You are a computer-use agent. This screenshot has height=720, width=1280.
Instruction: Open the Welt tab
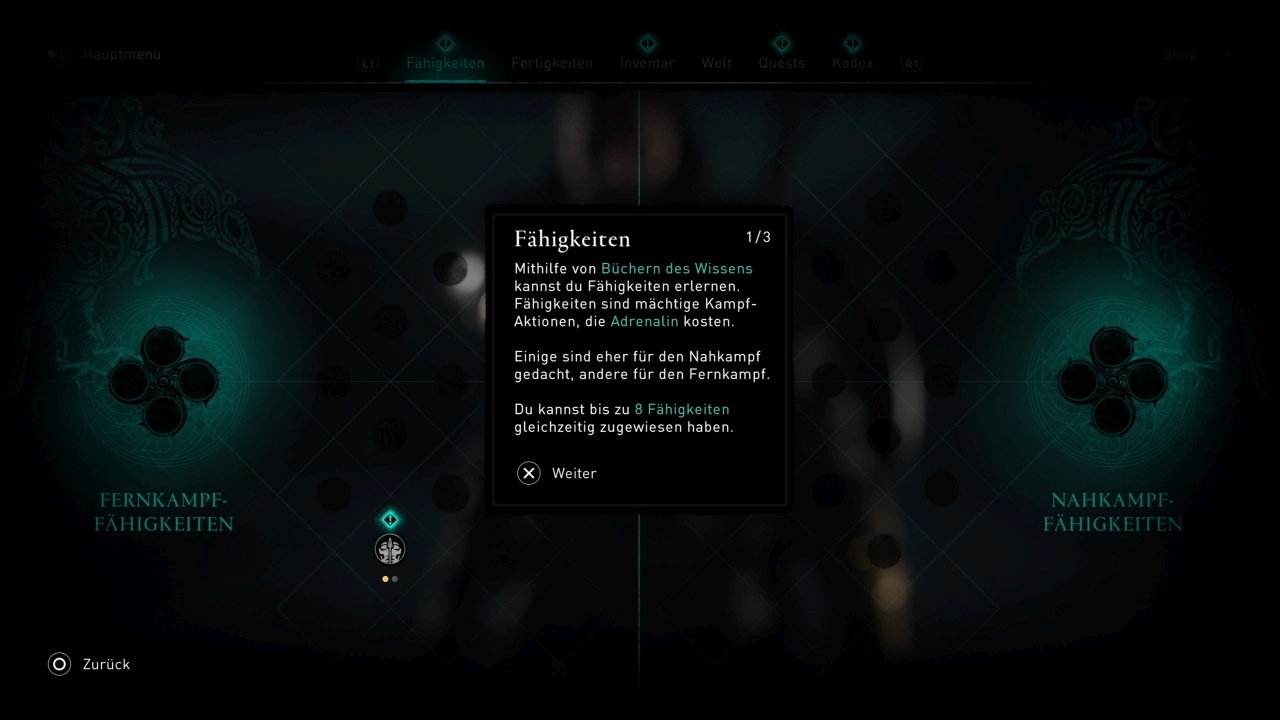[x=716, y=62]
